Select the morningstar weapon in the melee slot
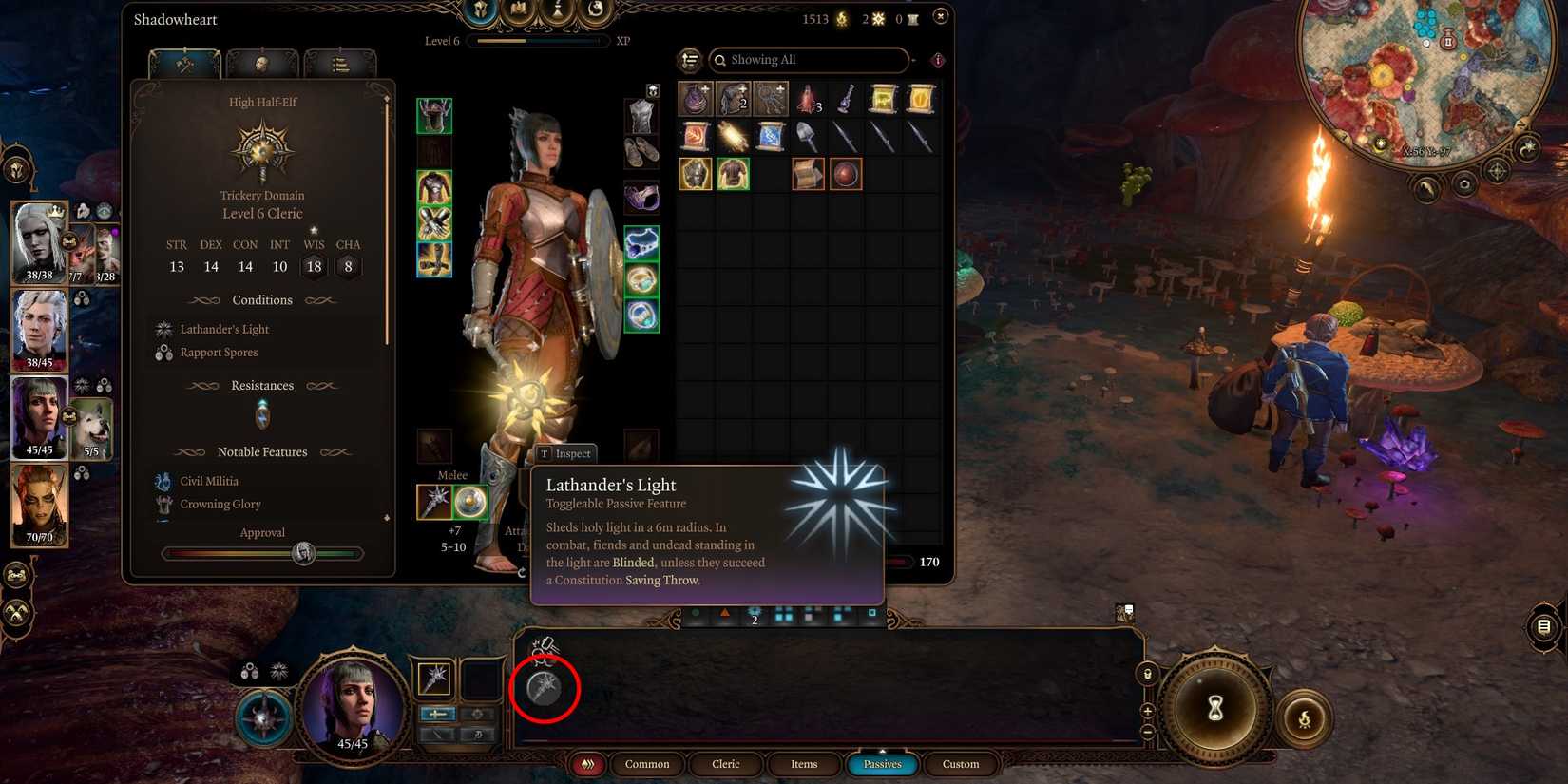 point(433,502)
